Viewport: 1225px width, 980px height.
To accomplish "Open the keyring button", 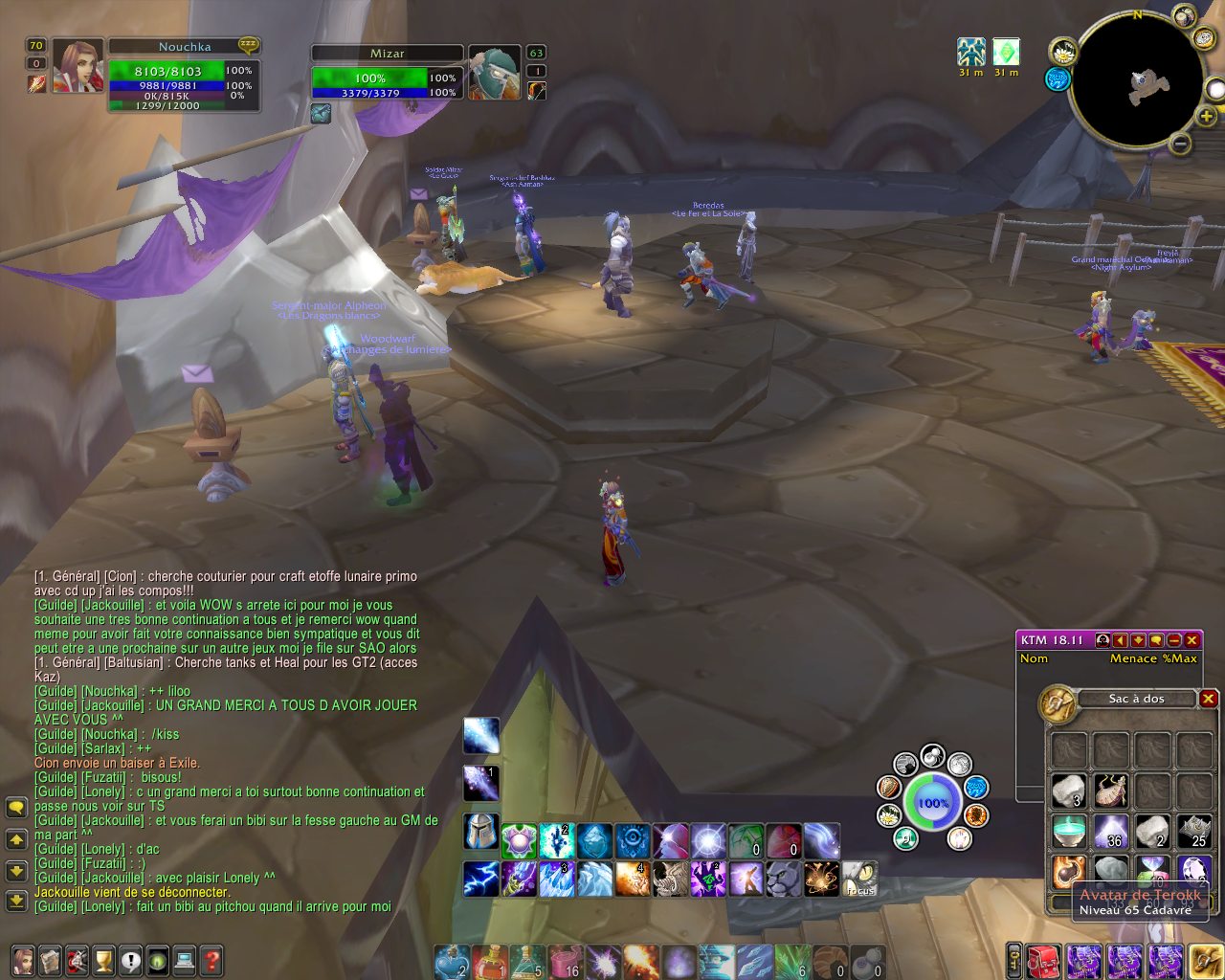I will click(x=1013, y=961).
